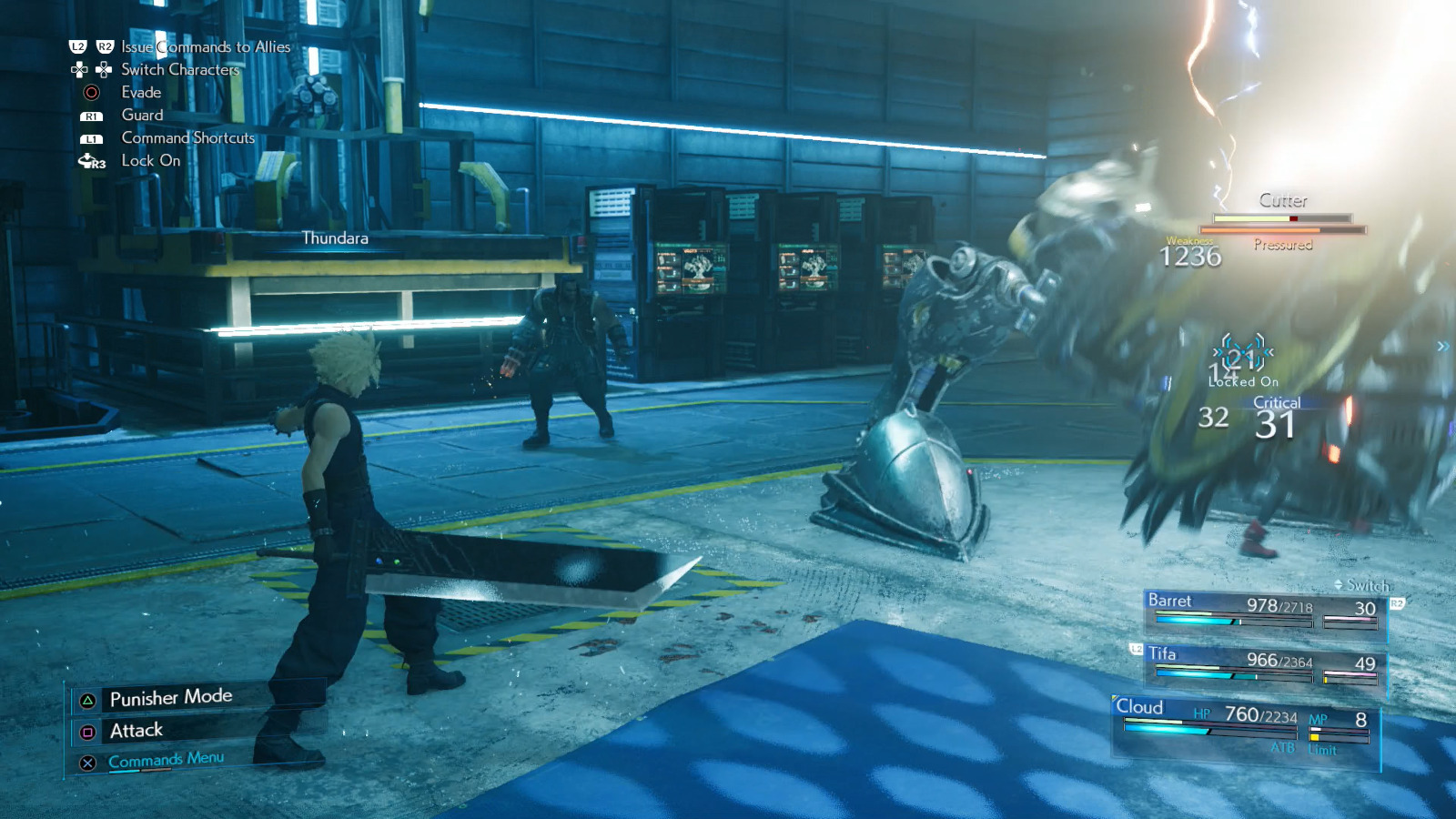The height and width of the screenshot is (819, 1456).
Task: Click the square icon next to Attack
Action: pos(87,730)
